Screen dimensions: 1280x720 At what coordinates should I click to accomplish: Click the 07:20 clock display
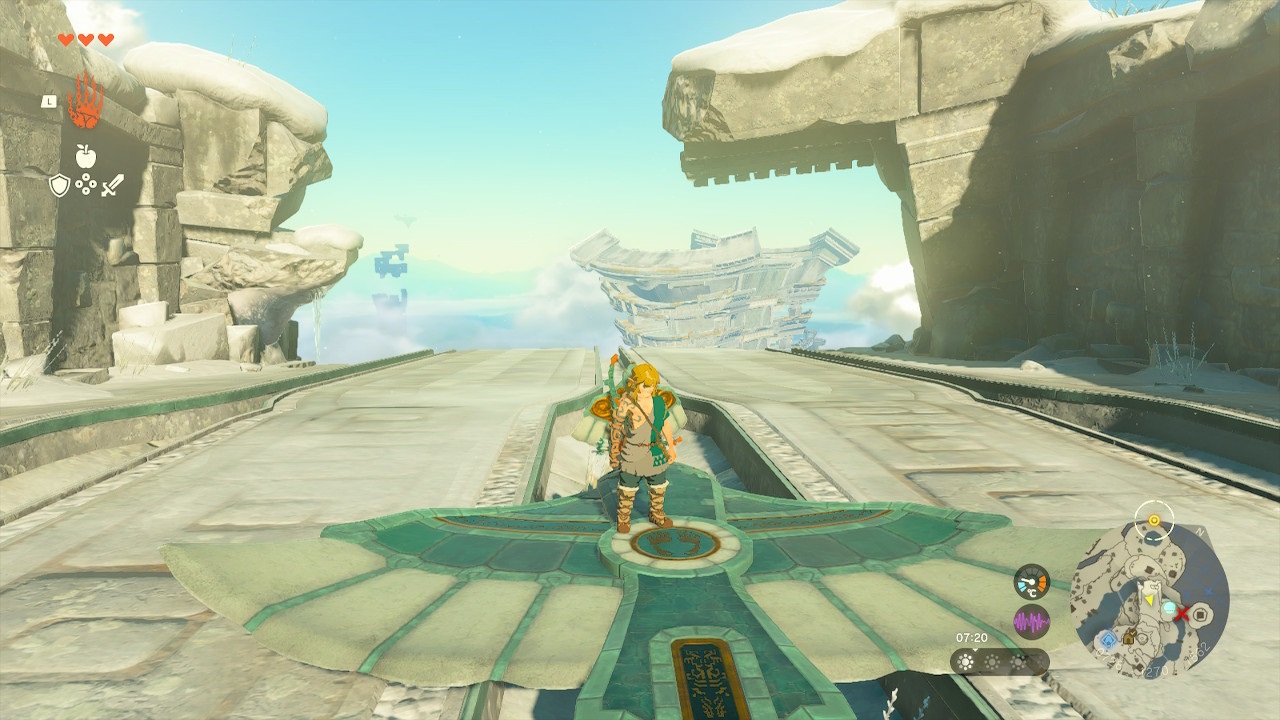coord(971,638)
